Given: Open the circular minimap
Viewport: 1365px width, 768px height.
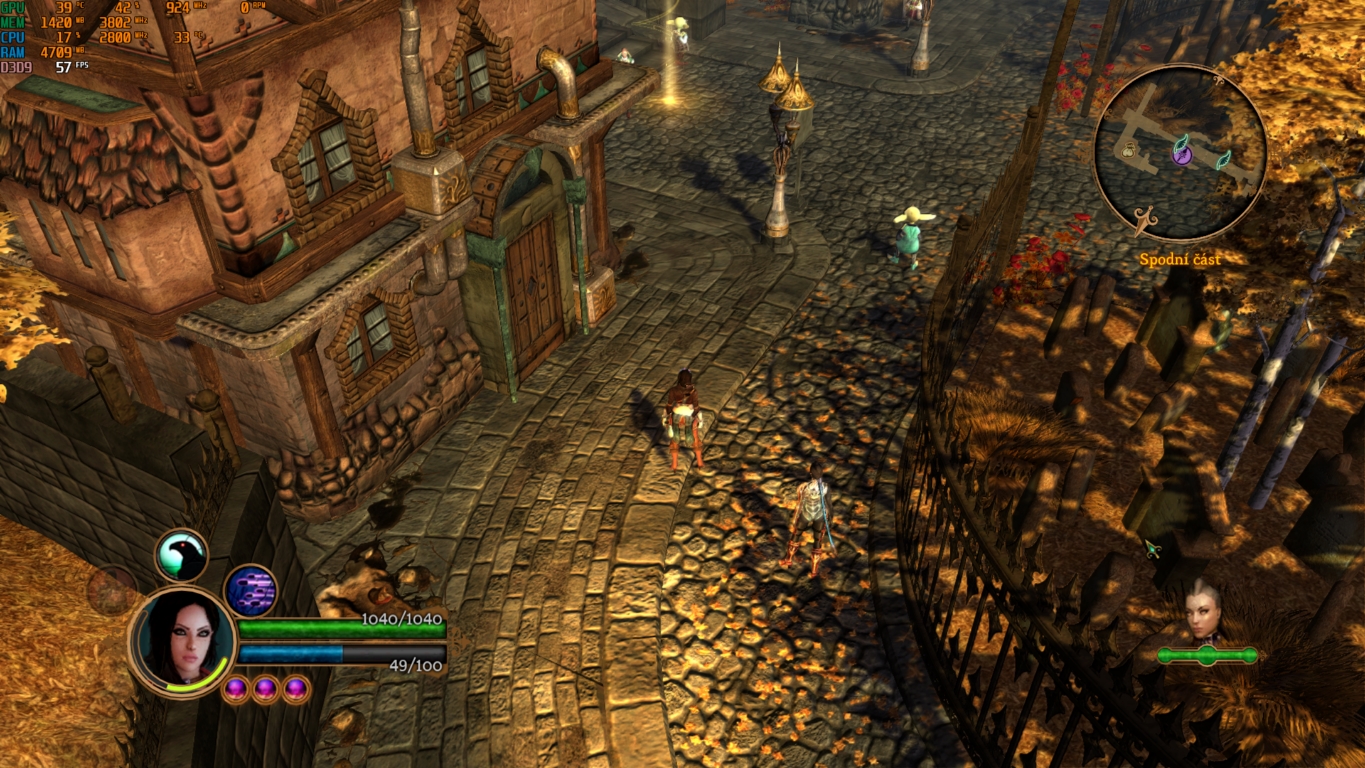Looking at the screenshot, I should [x=1180, y=153].
